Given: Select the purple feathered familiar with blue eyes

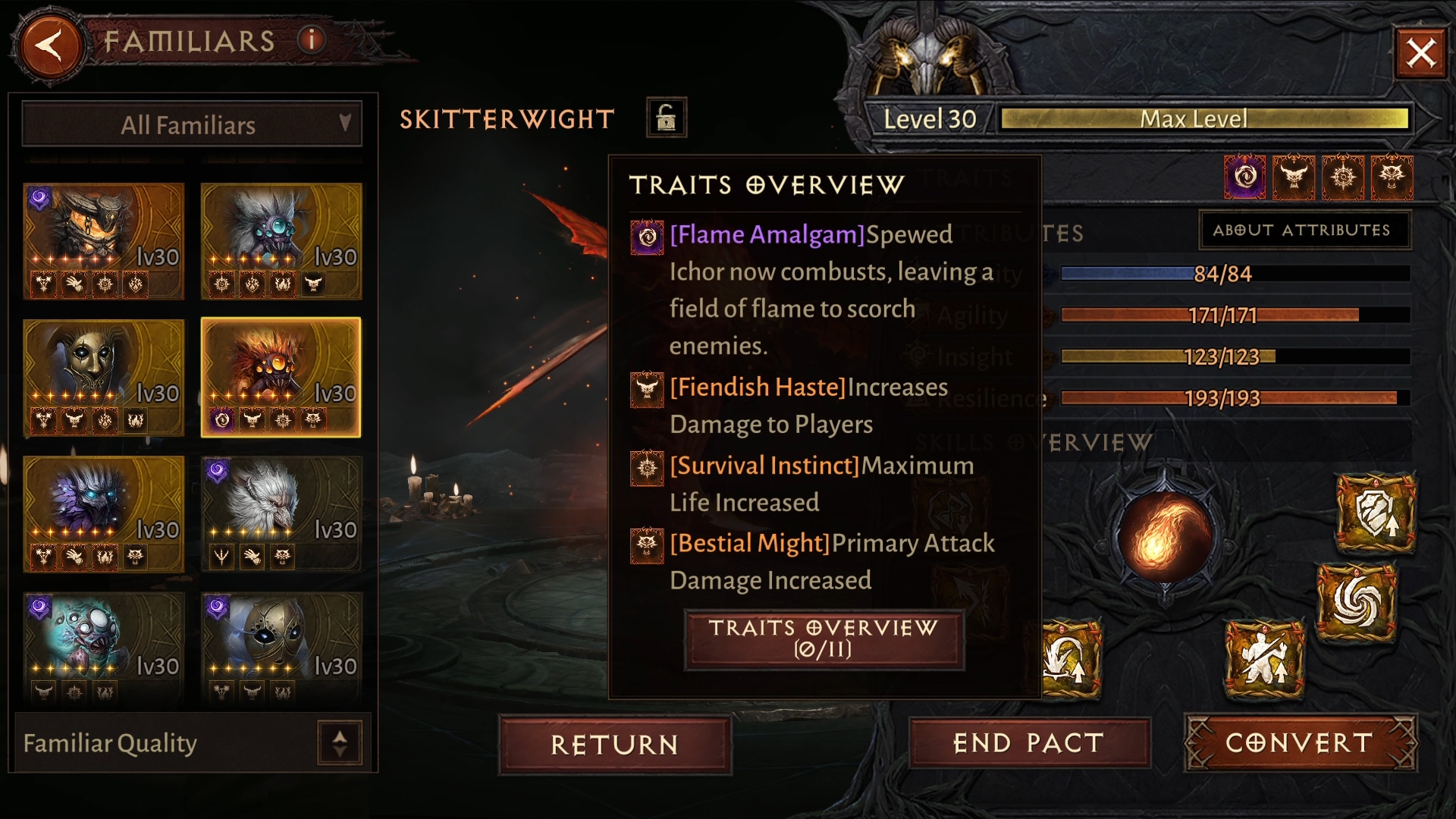Looking at the screenshot, I should tap(104, 513).
